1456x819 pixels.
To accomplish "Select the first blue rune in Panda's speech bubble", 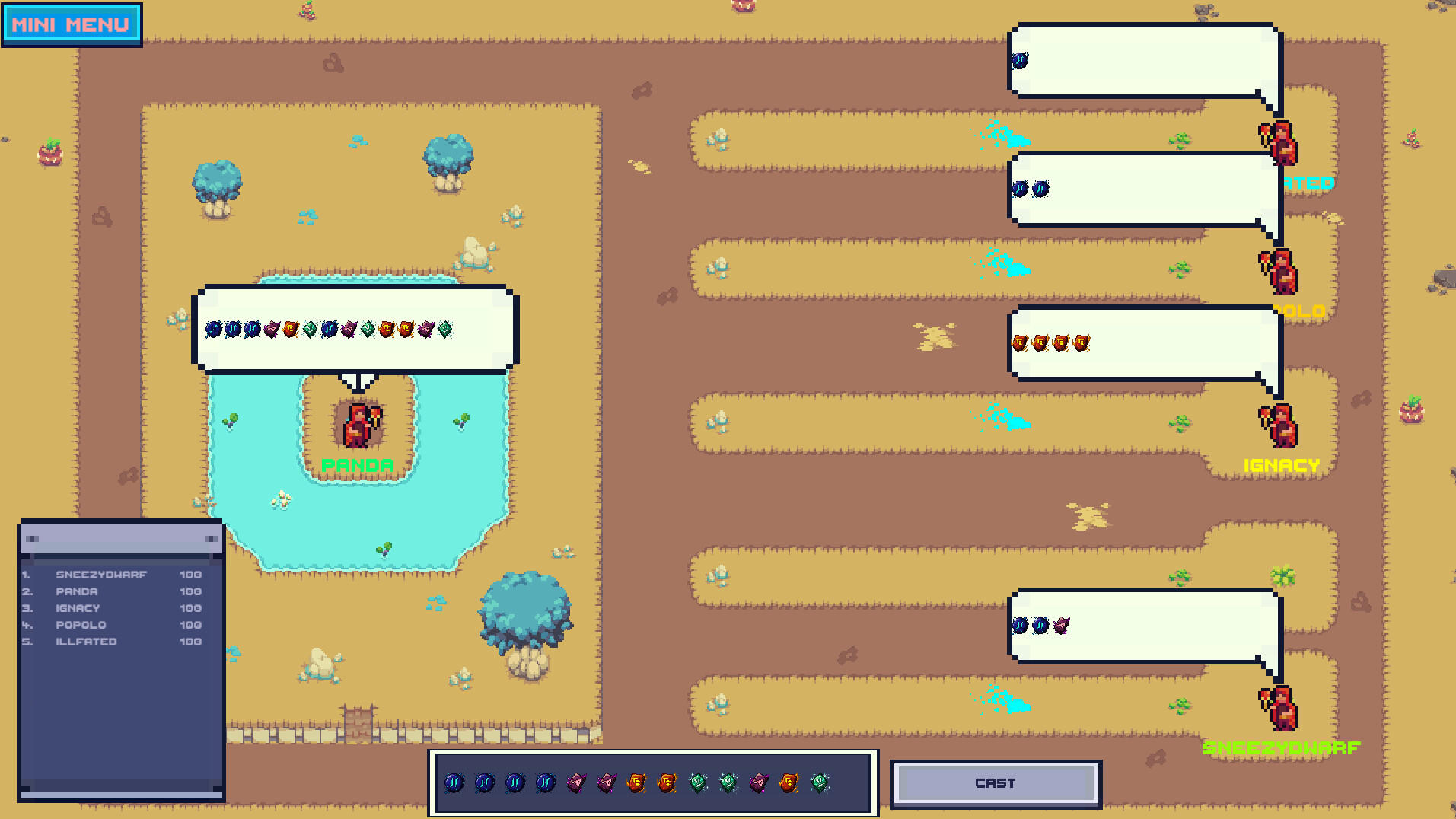I will pyautogui.click(x=214, y=328).
